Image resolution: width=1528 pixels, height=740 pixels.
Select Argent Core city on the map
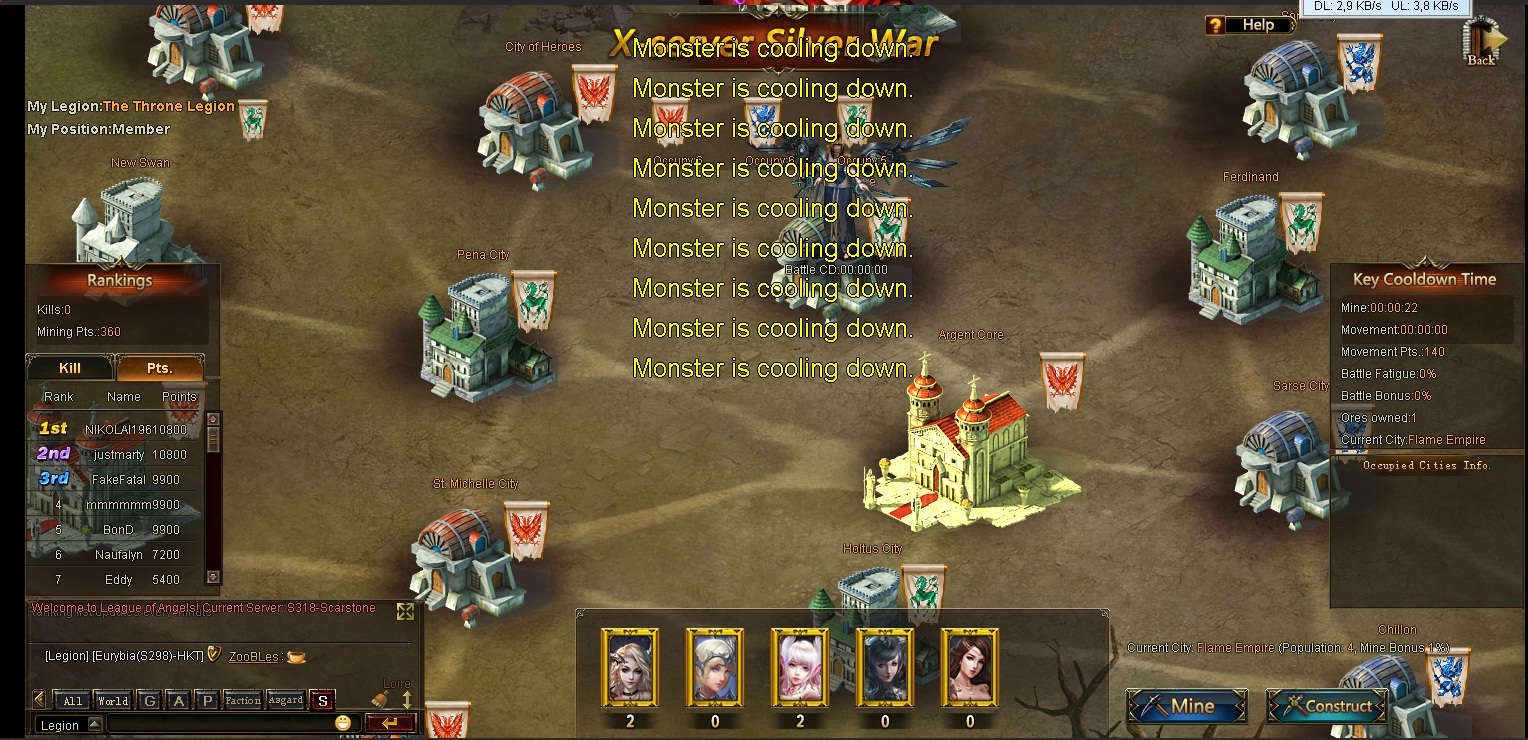pyautogui.click(x=970, y=450)
